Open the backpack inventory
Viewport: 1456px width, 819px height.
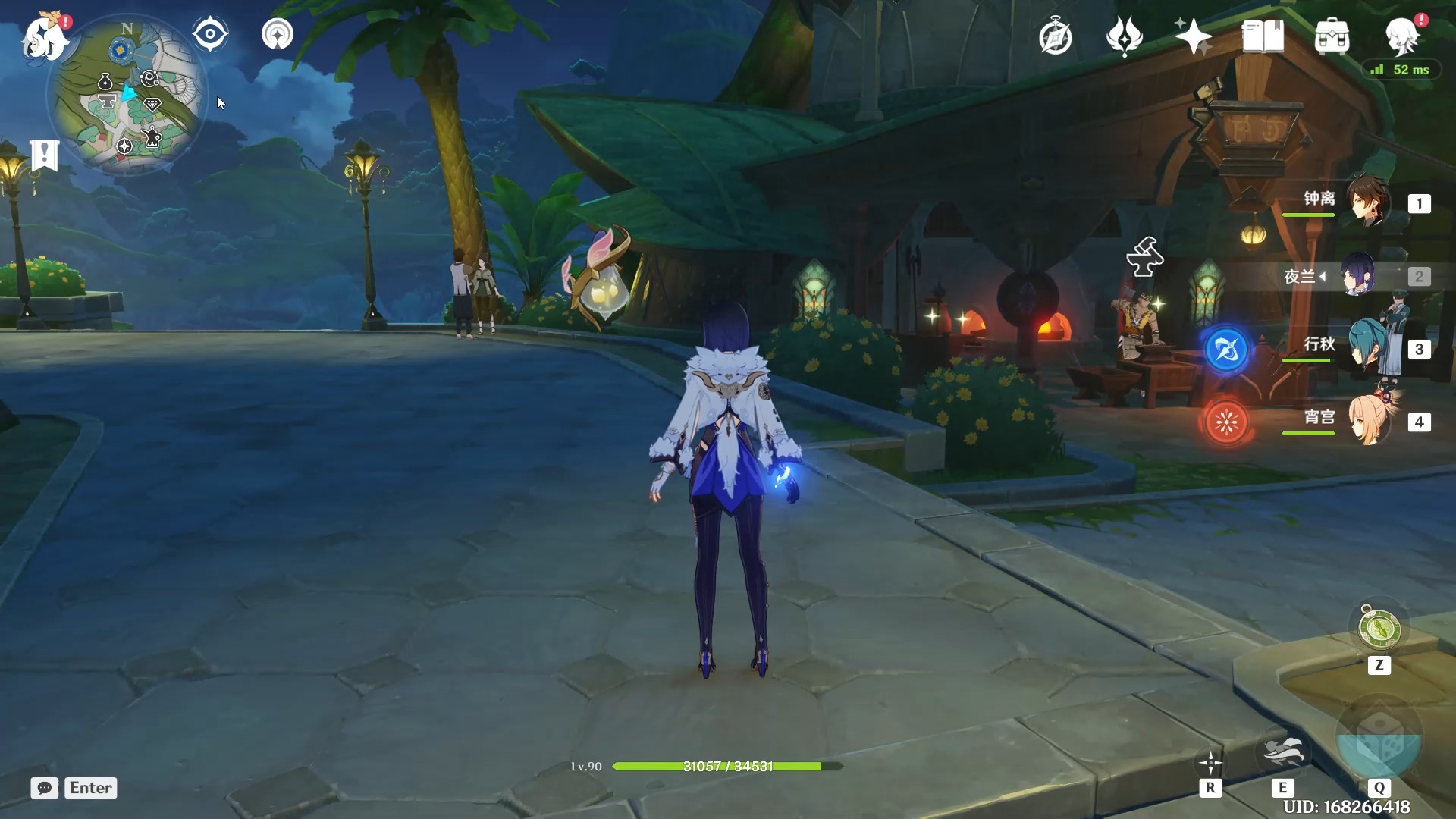click(x=1332, y=36)
